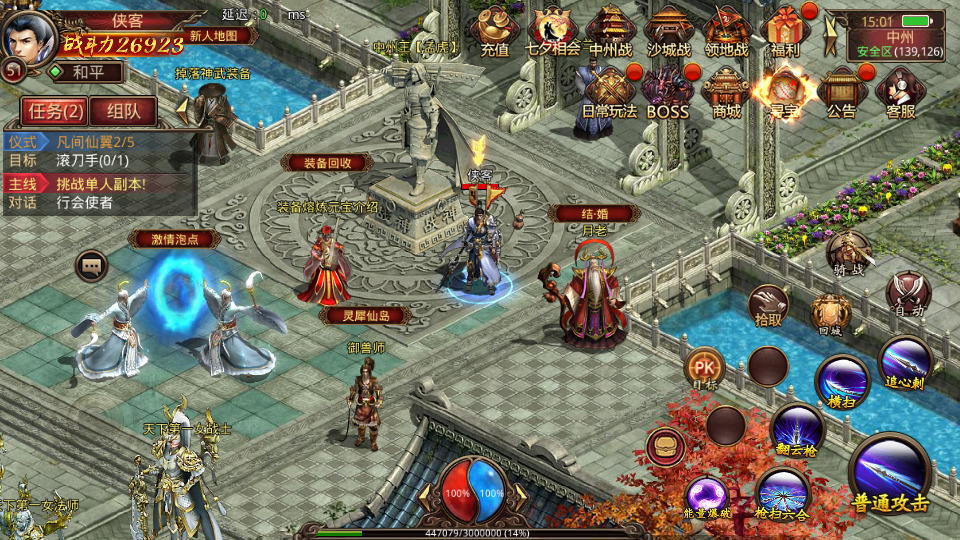Image resolution: width=960 pixels, height=540 pixels.
Task: Switch to the 组队 team tab
Action: click(123, 111)
